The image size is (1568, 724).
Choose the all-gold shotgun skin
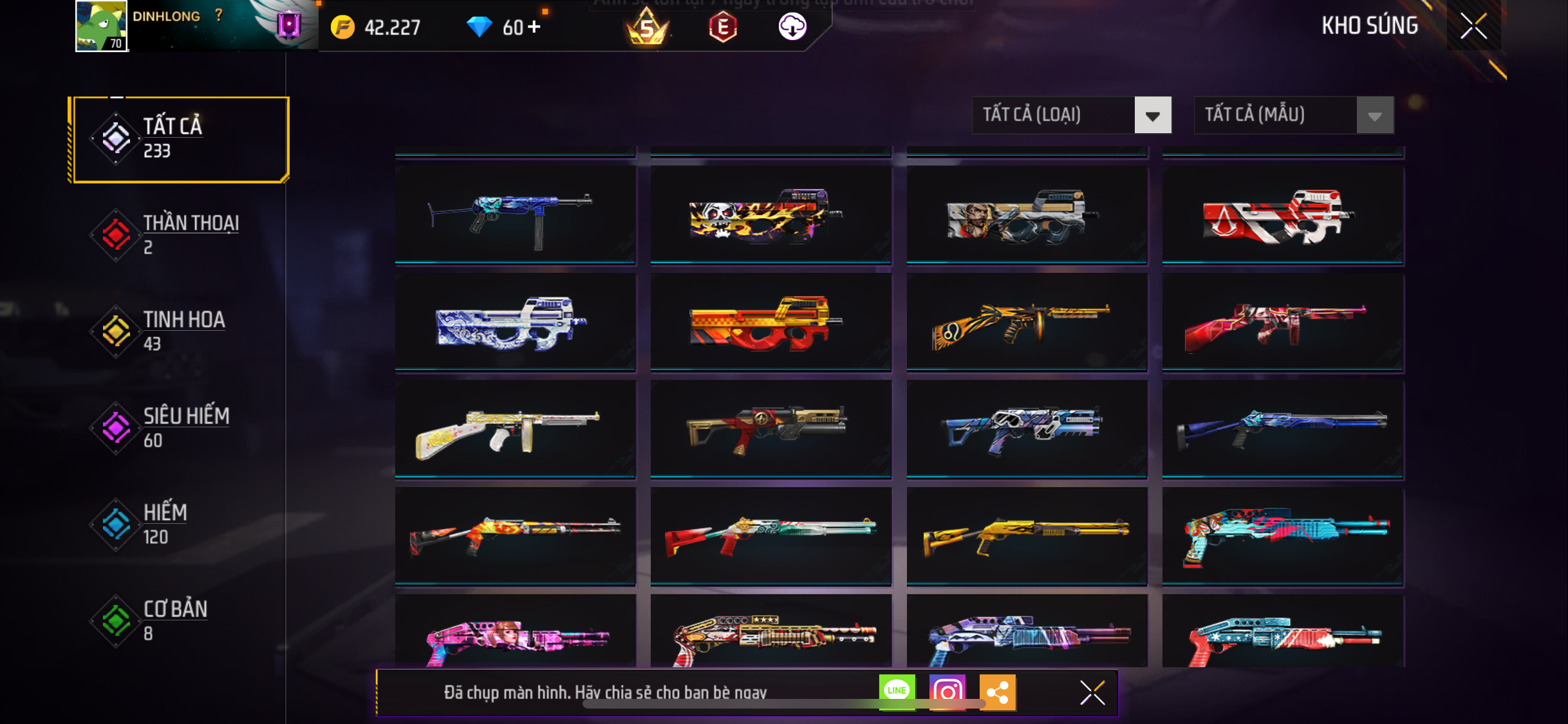click(1027, 535)
